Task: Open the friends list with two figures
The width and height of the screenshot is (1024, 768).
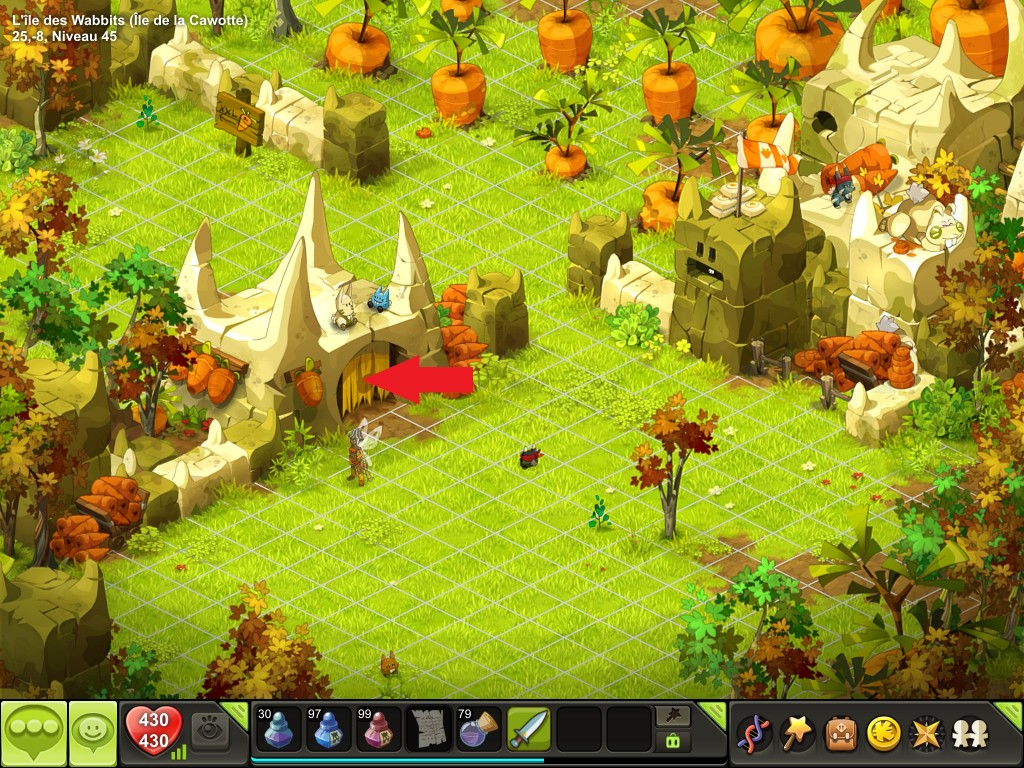Action: pyautogui.click(x=968, y=734)
